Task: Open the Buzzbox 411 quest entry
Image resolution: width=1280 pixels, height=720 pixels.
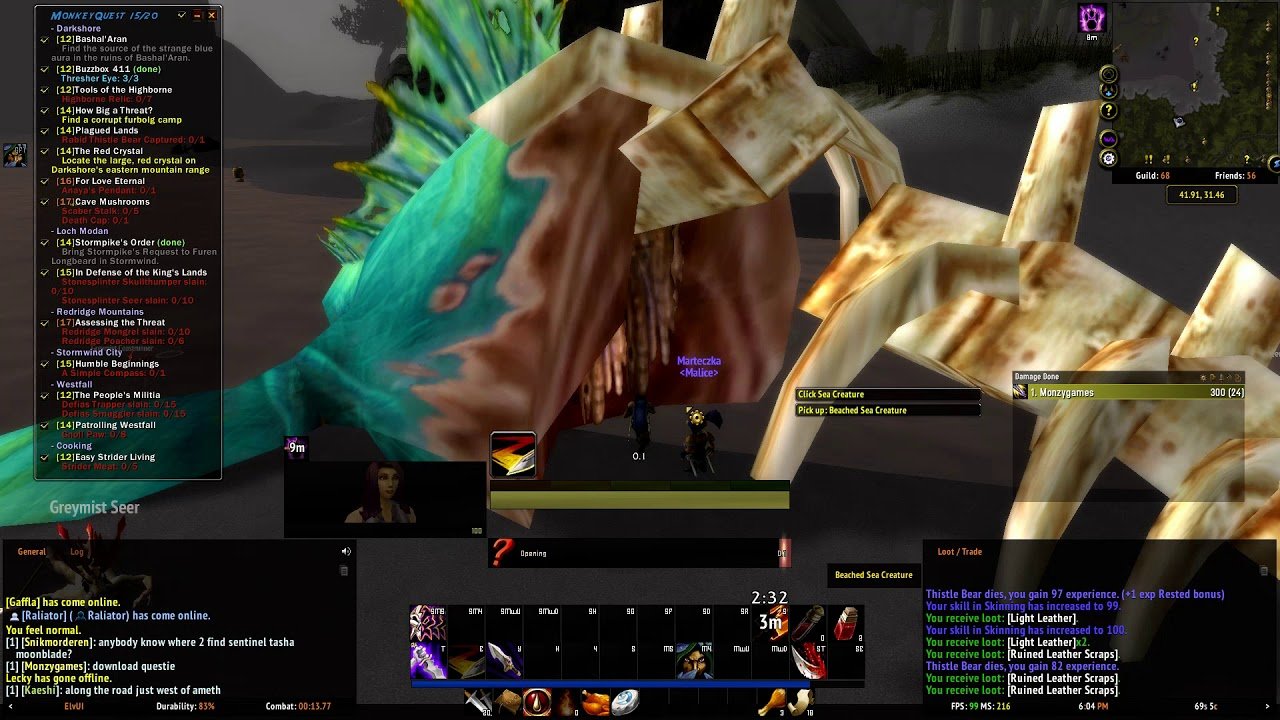Action: click(x=102, y=69)
